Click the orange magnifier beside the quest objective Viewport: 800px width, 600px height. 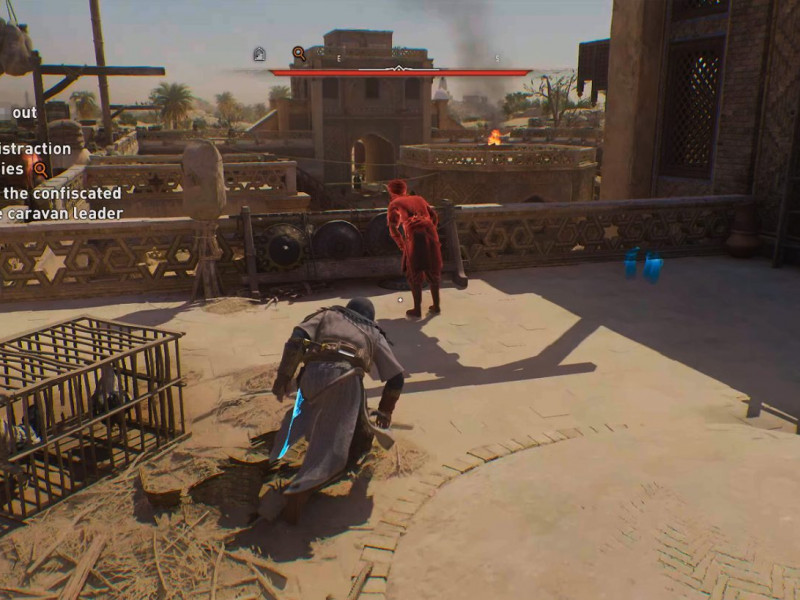point(40,169)
